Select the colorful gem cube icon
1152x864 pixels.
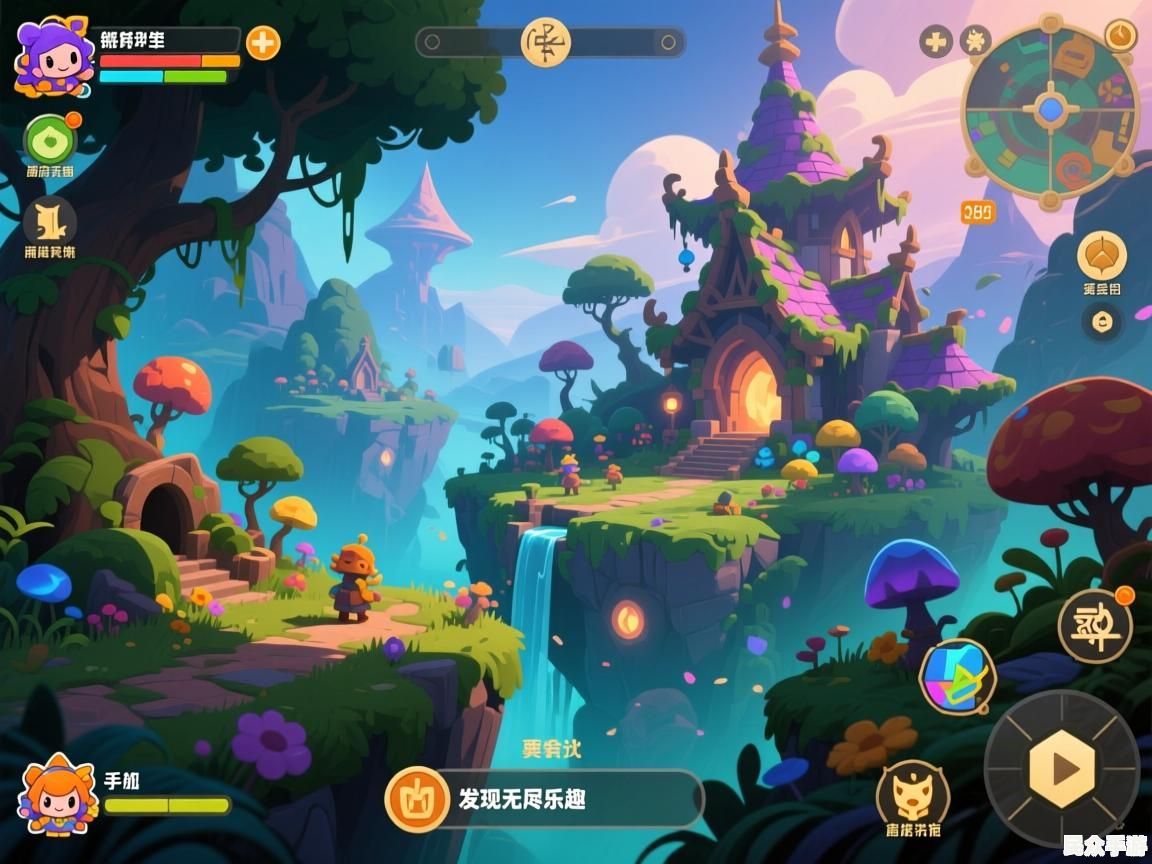[957, 677]
